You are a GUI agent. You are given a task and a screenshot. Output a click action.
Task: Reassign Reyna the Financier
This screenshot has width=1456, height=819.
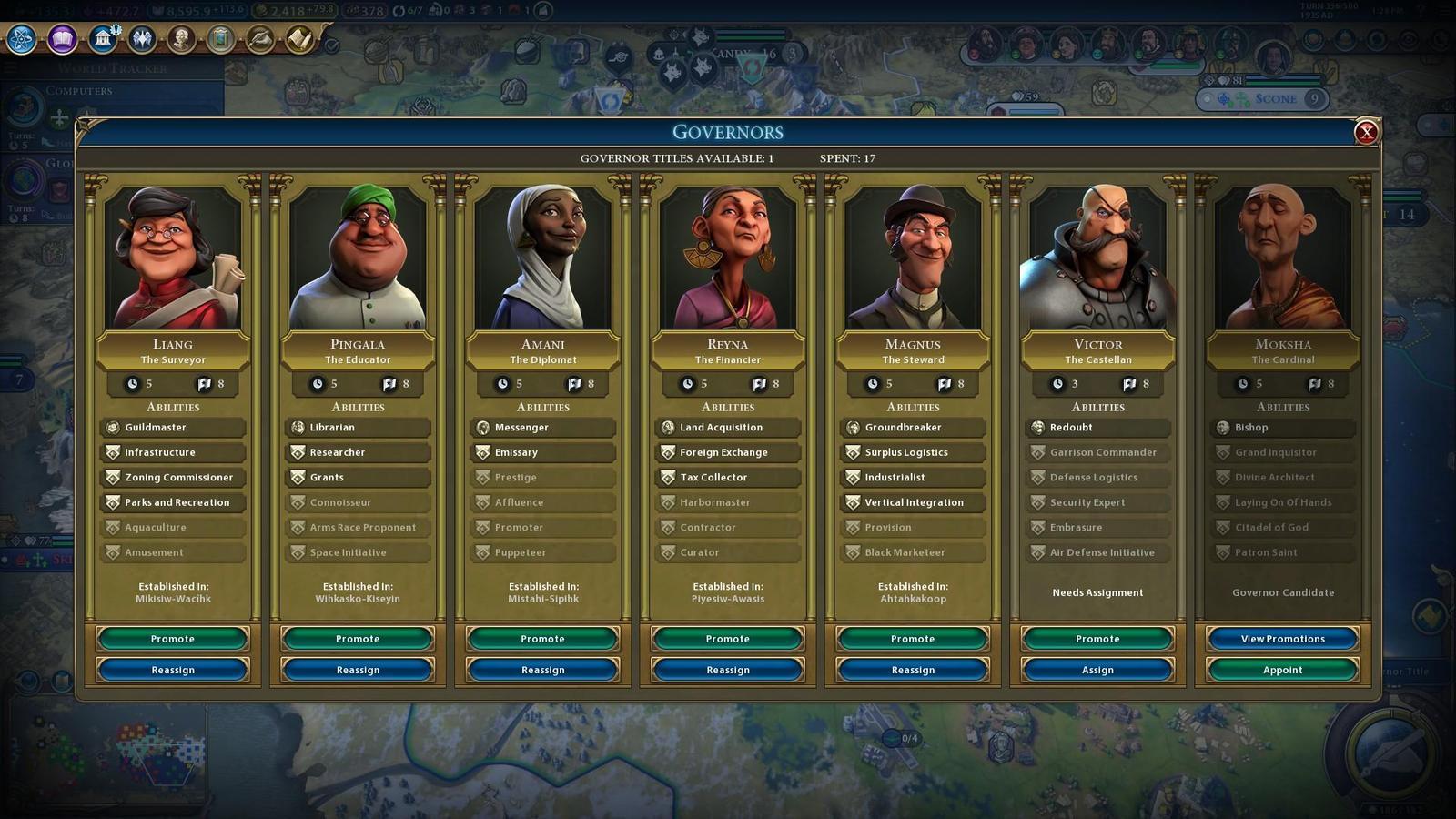point(728,670)
